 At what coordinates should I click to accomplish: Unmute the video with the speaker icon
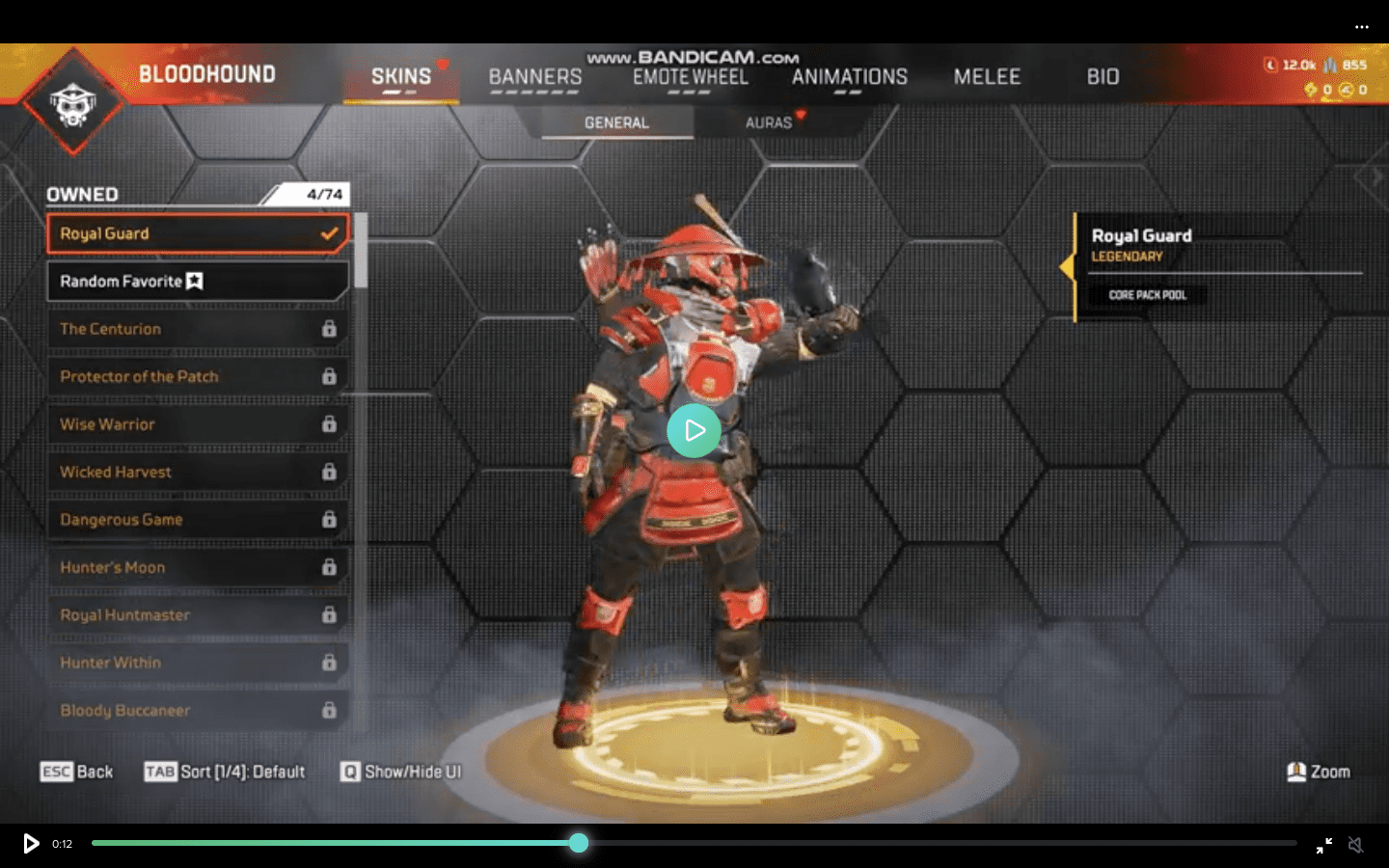point(1358,844)
